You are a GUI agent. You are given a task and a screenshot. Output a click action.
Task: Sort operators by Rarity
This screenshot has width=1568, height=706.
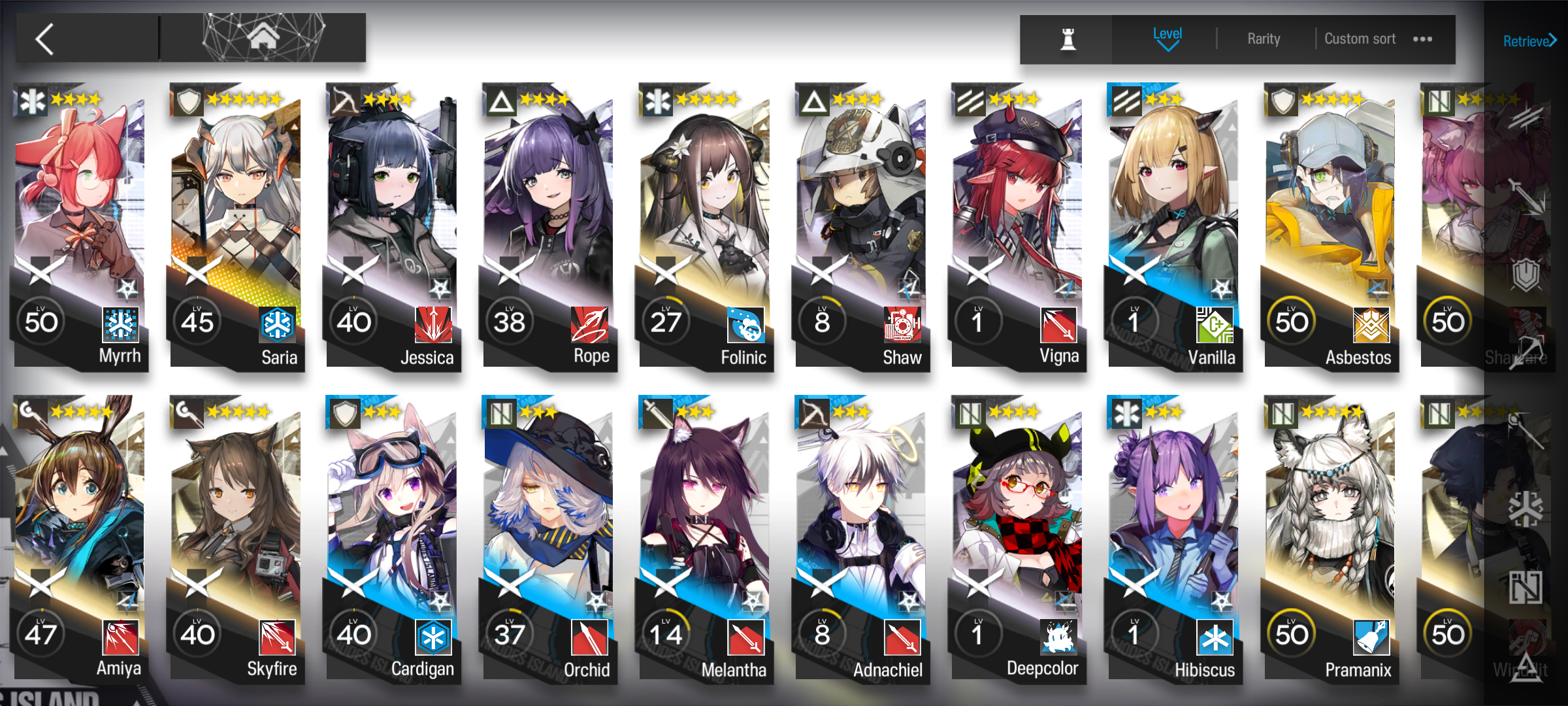point(1264,39)
